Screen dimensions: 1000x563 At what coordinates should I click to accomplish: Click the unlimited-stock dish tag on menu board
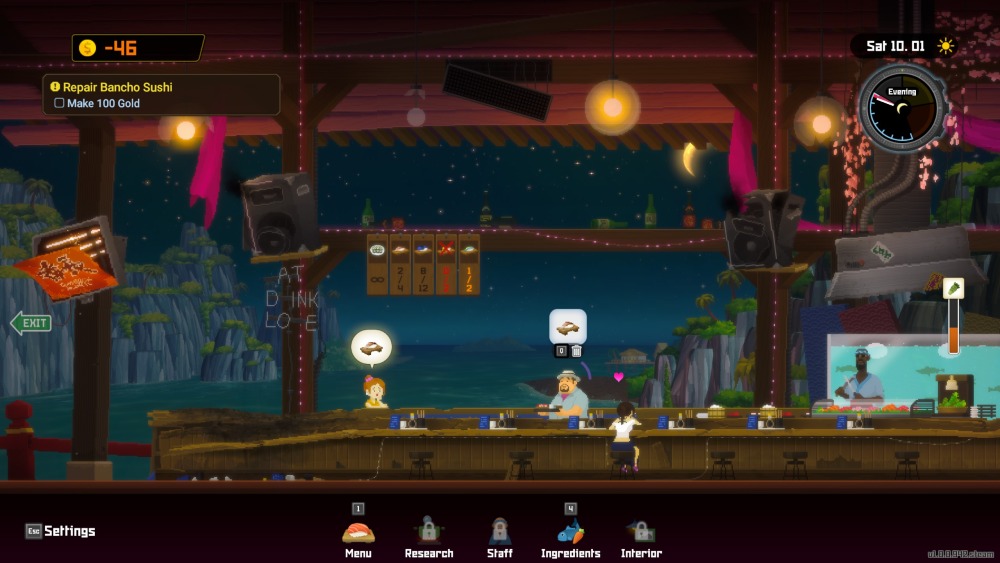coord(377,265)
